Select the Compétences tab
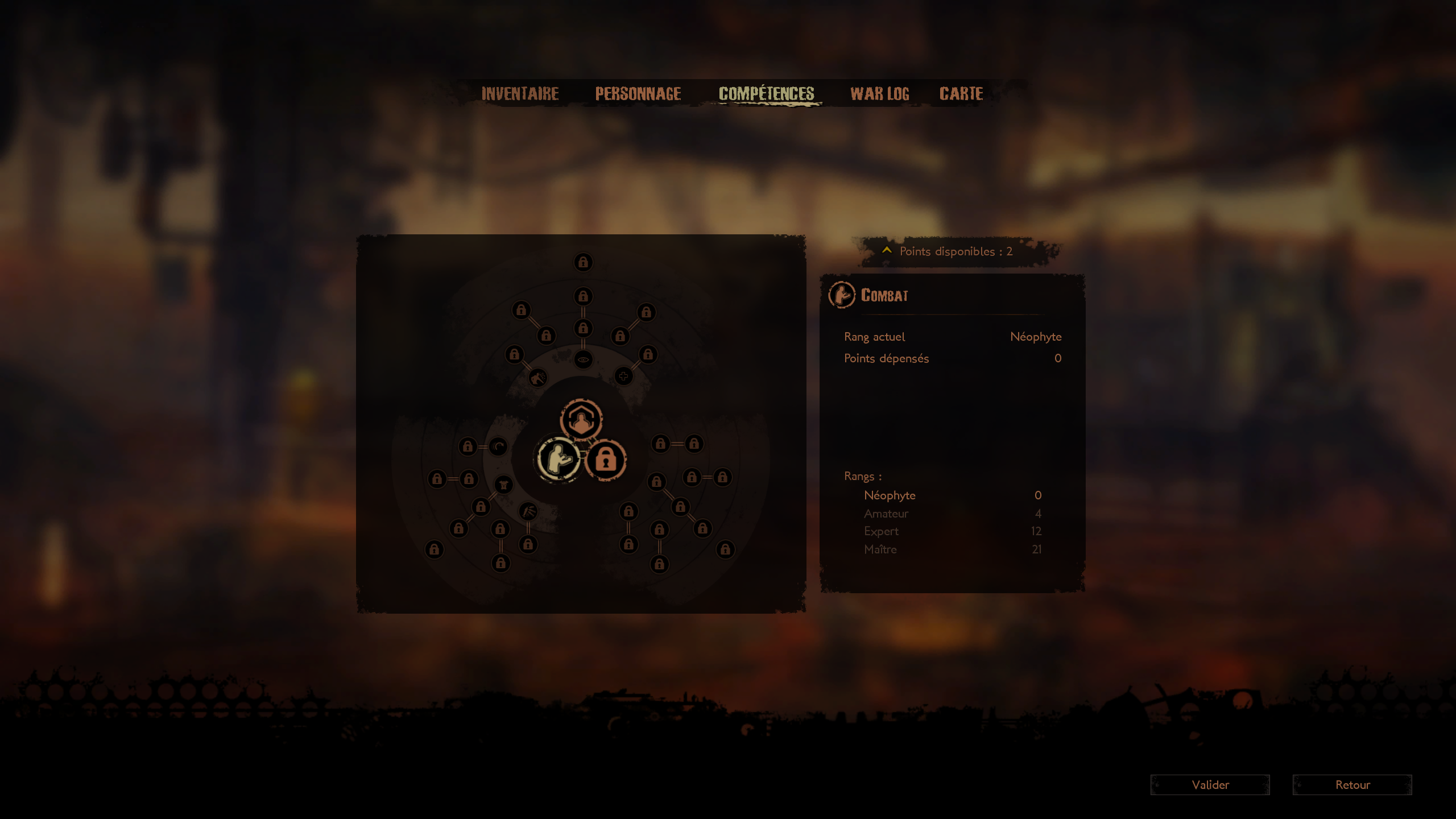The width and height of the screenshot is (1456, 819). tap(766, 94)
